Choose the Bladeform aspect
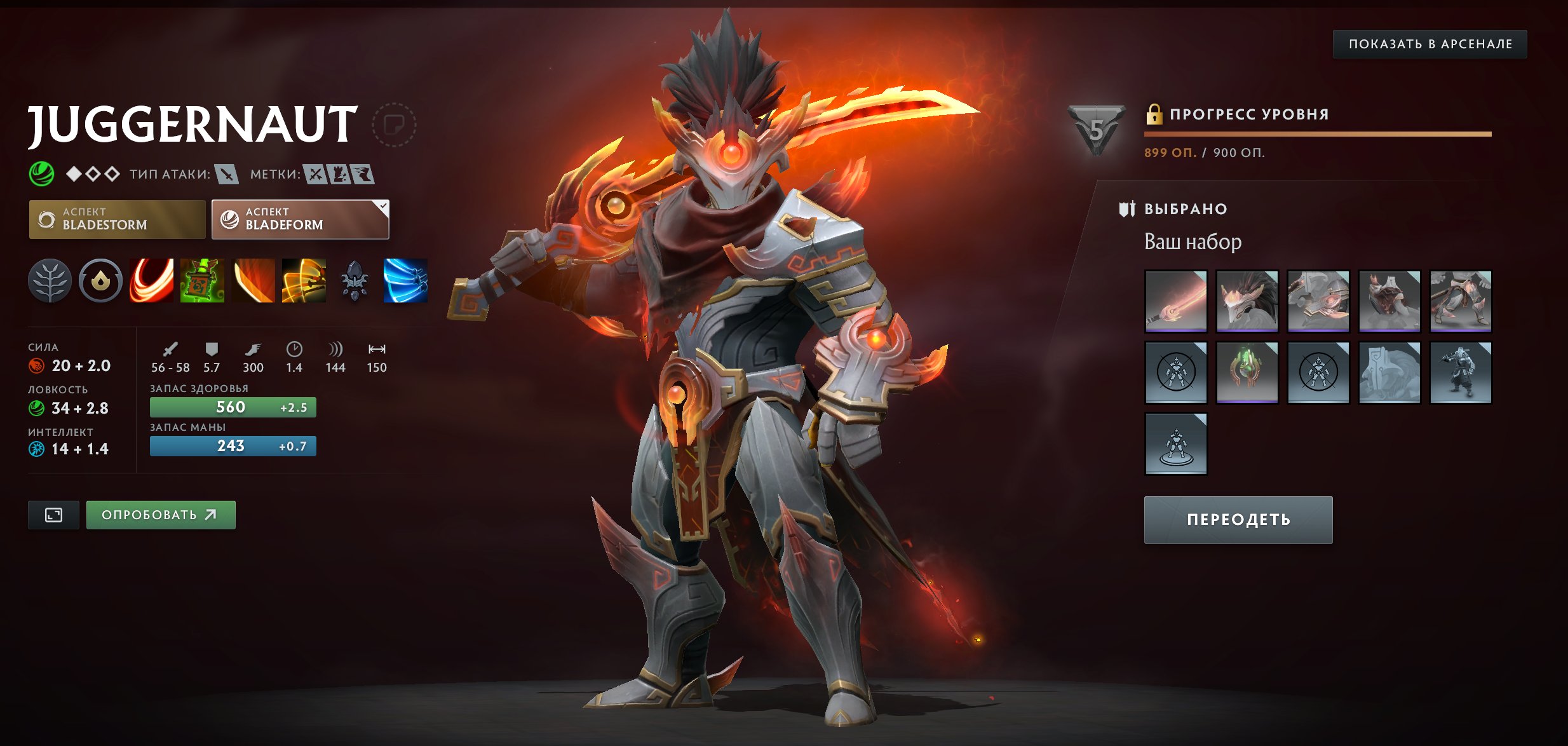The width and height of the screenshot is (1568, 746). click(x=300, y=219)
